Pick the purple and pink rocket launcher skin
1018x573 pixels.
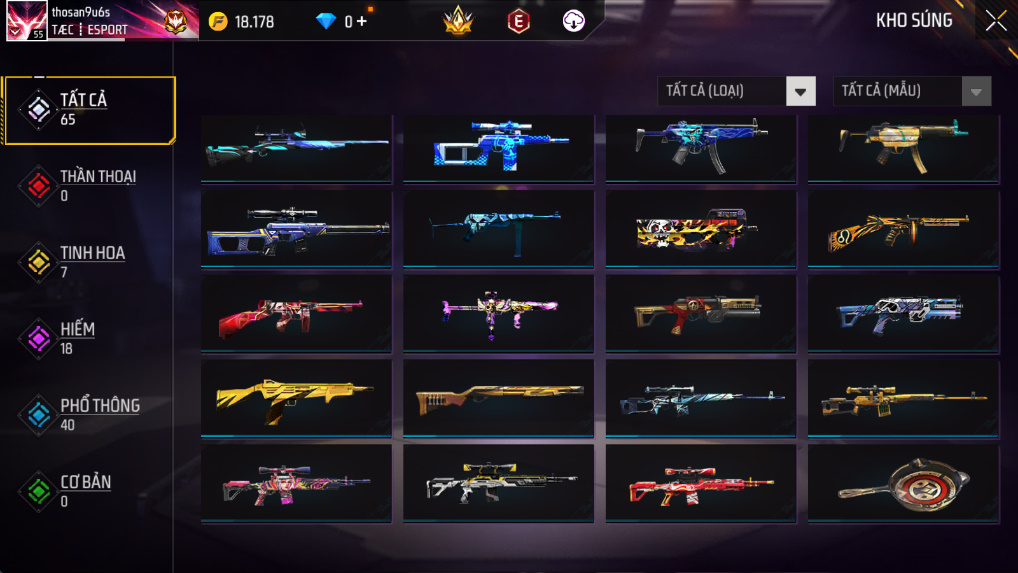[x=498, y=314]
